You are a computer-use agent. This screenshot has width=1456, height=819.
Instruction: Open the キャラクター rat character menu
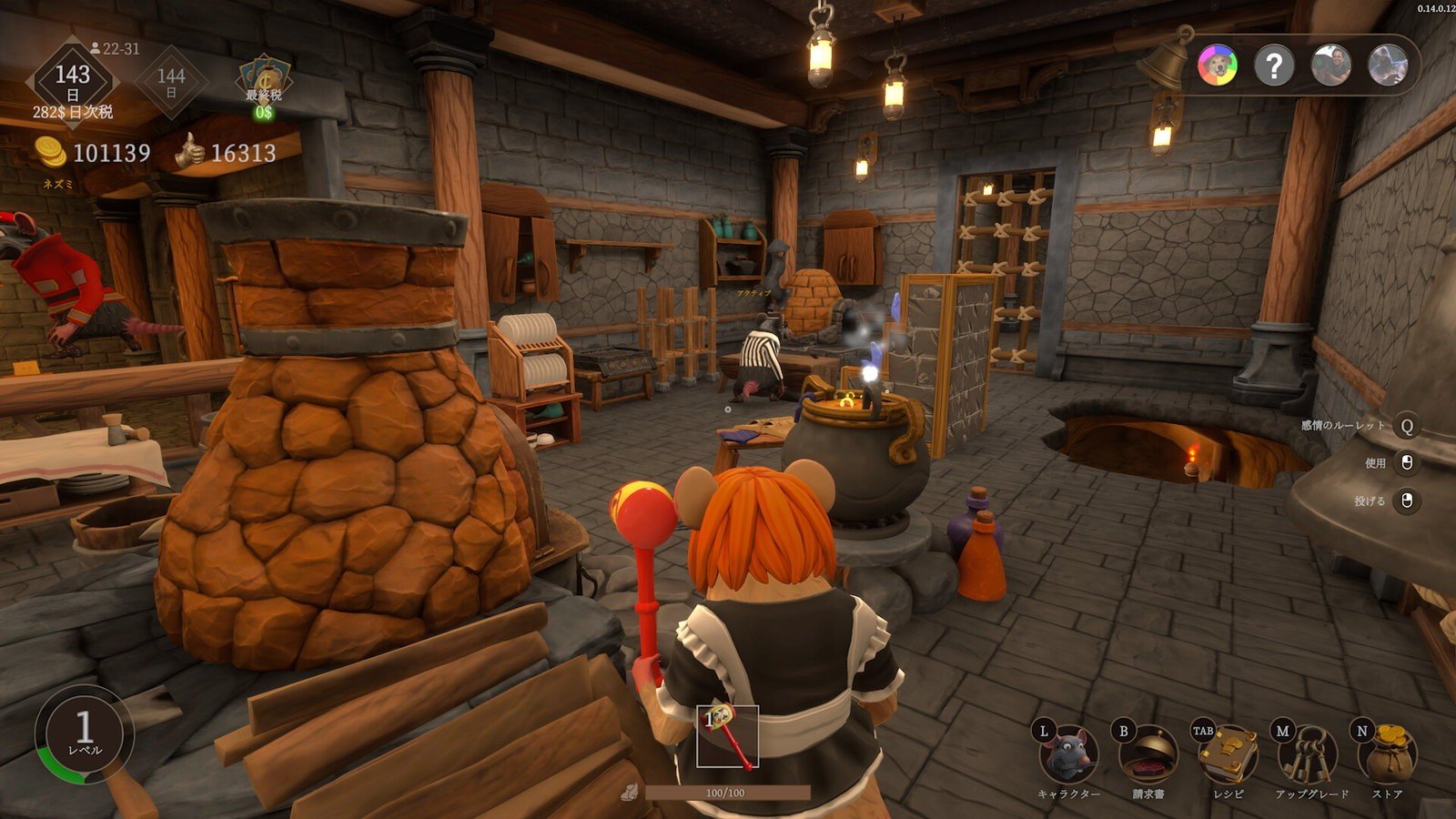tap(1070, 755)
